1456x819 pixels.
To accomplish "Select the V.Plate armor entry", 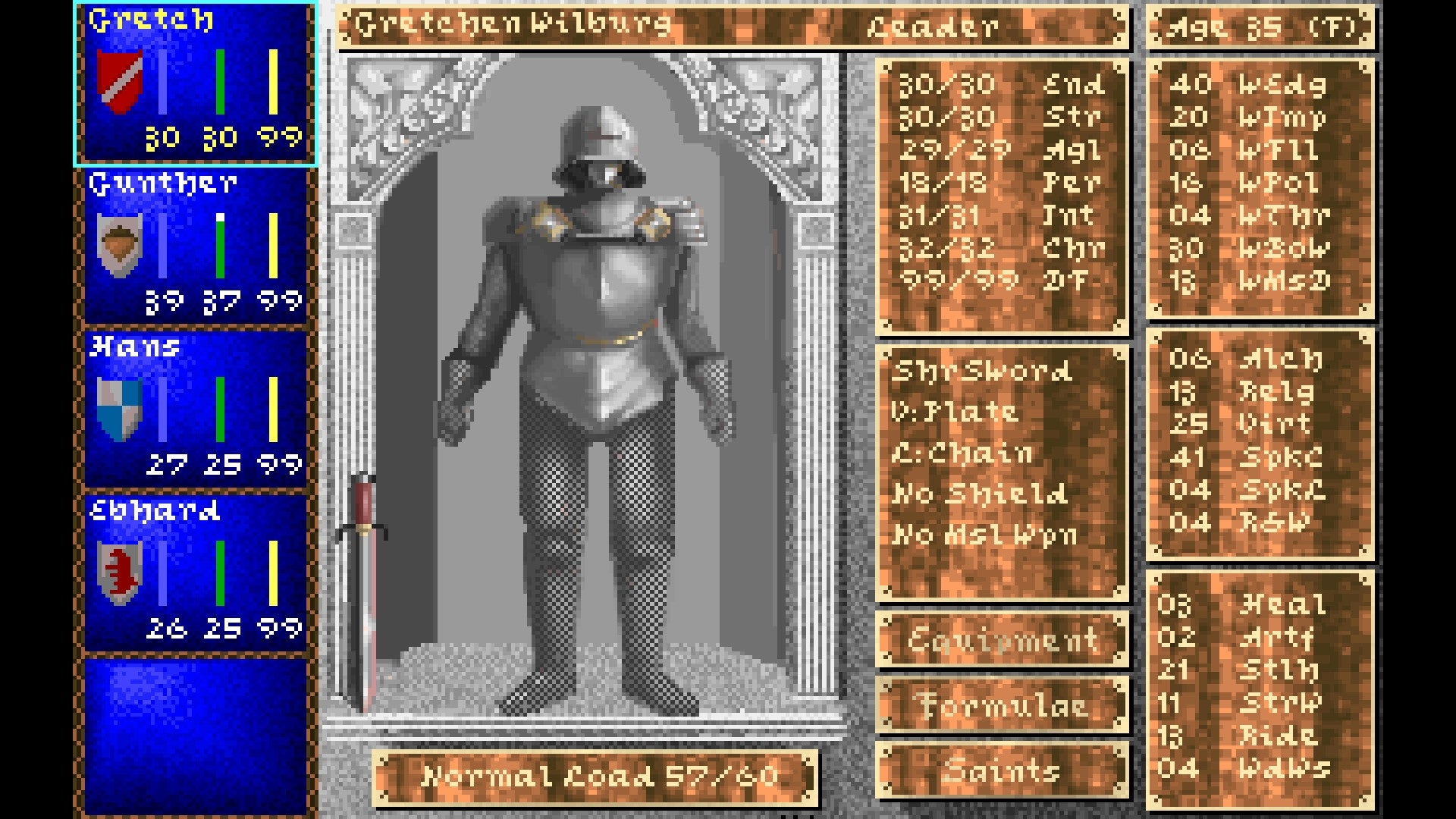I will coord(959,413).
